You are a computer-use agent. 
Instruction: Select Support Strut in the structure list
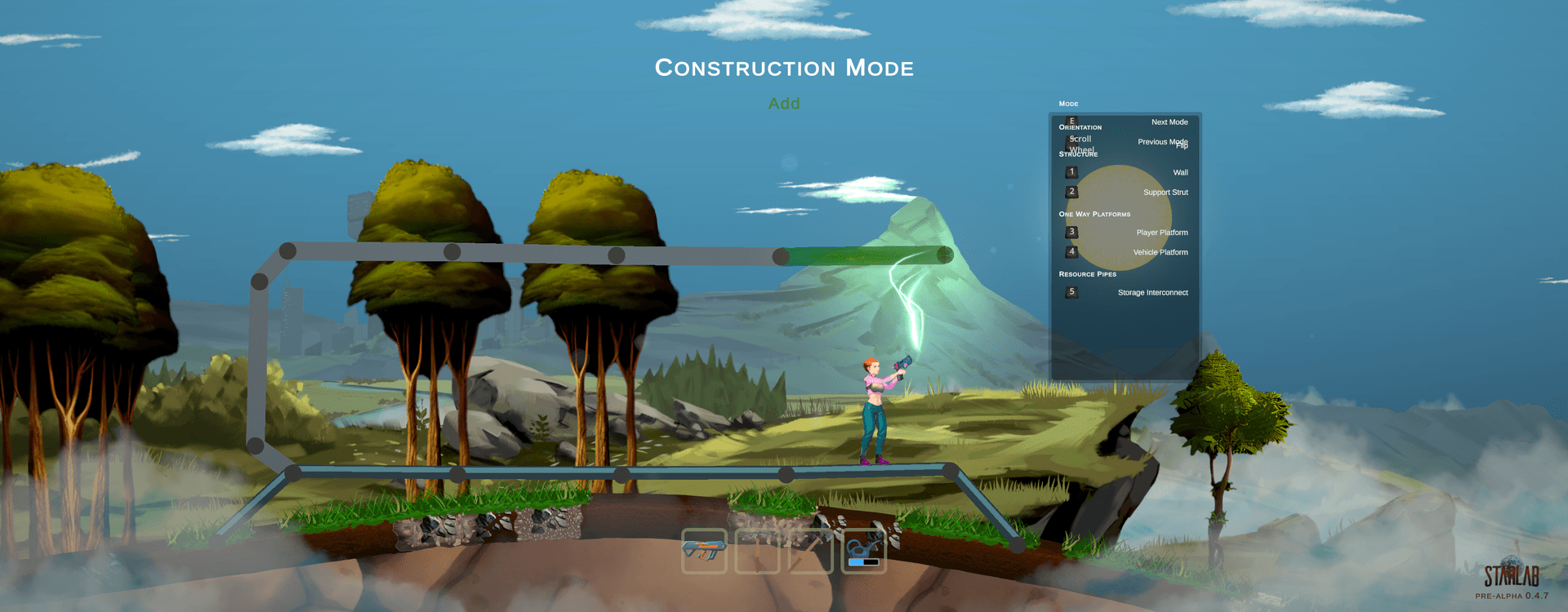tap(1165, 193)
